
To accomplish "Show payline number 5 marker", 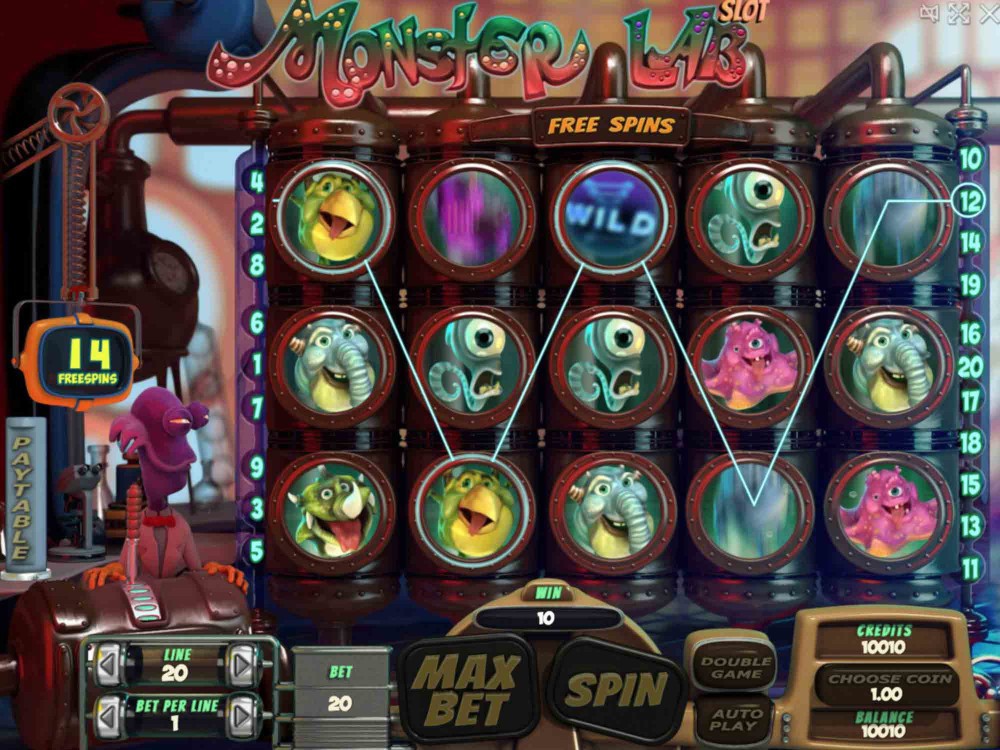I will 257,549.
